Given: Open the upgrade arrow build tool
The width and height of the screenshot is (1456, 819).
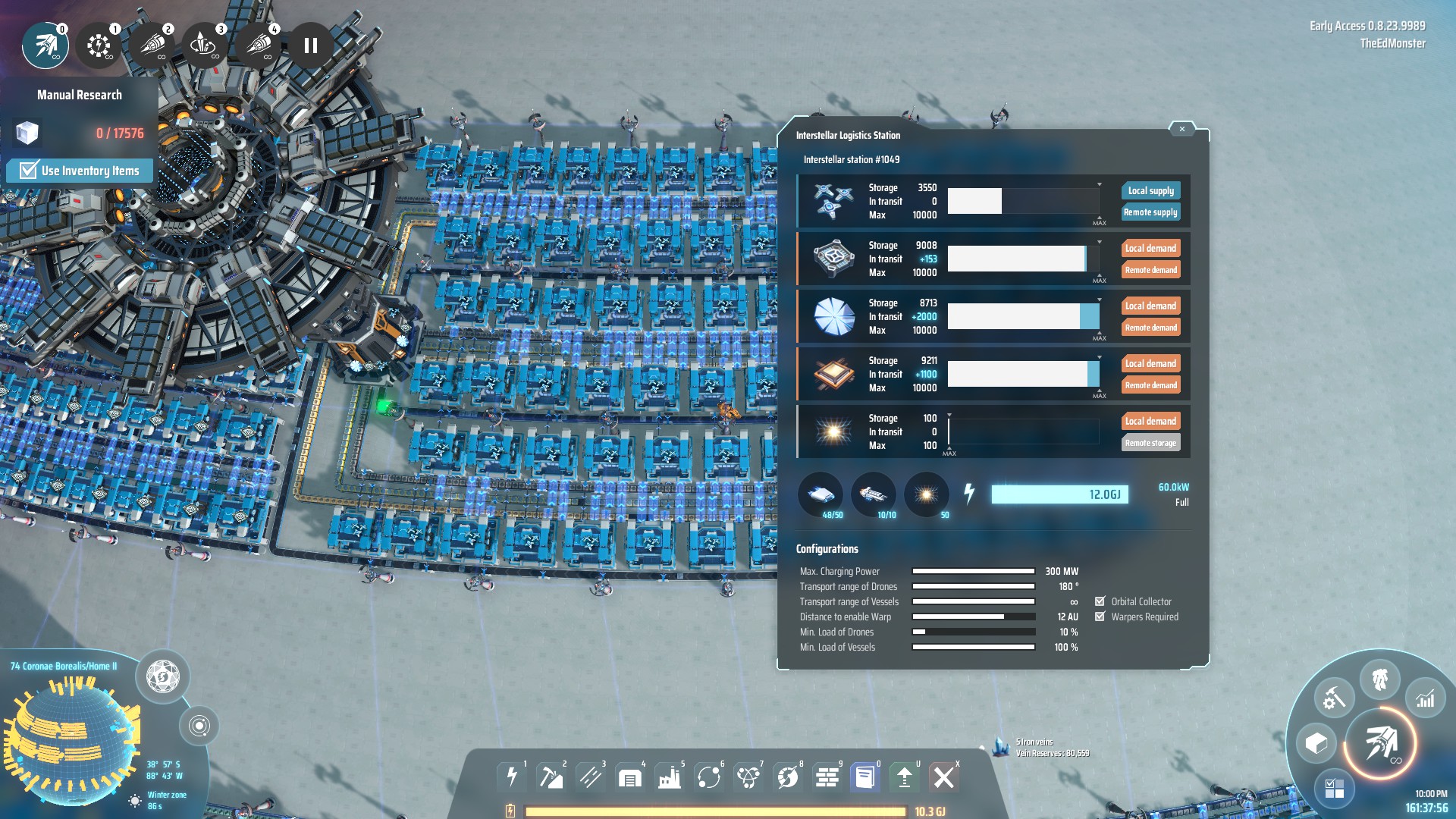Looking at the screenshot, I should point(904,777).
